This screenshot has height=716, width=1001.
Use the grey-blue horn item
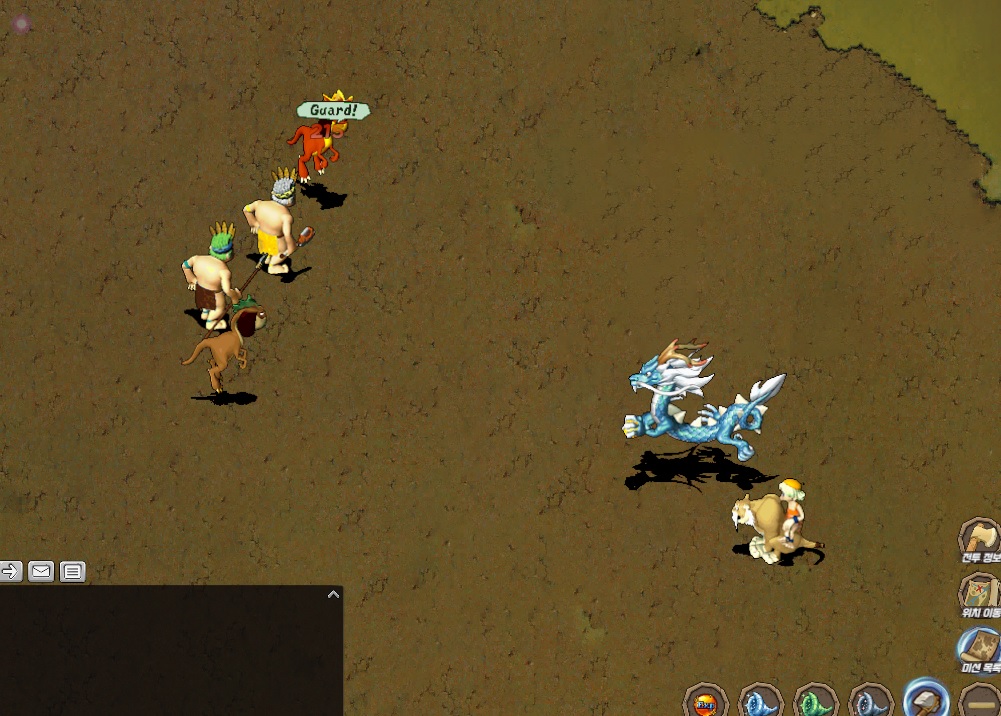870,701
